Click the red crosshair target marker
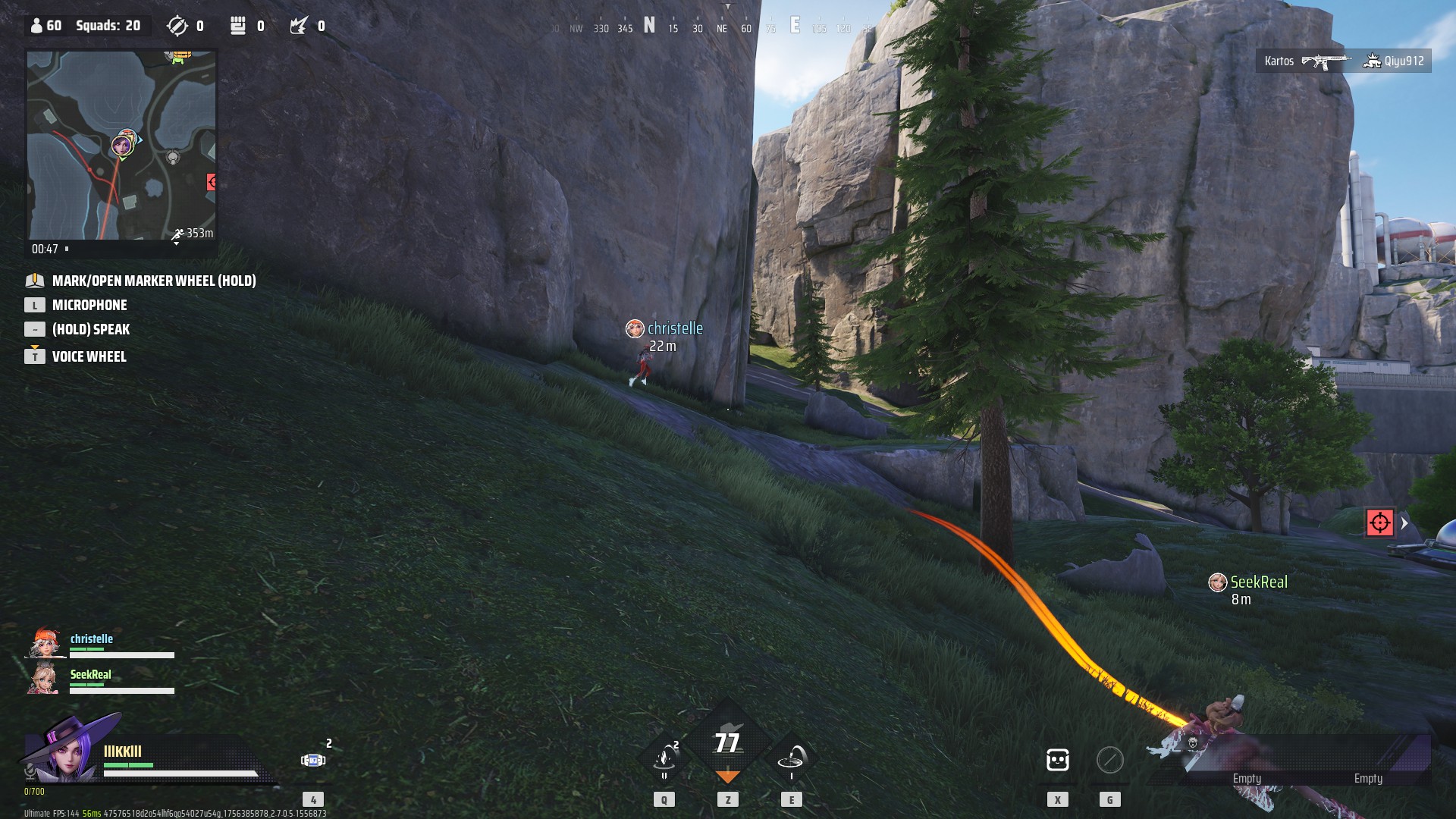The image size is (1456, 819). pos(1379,522)
